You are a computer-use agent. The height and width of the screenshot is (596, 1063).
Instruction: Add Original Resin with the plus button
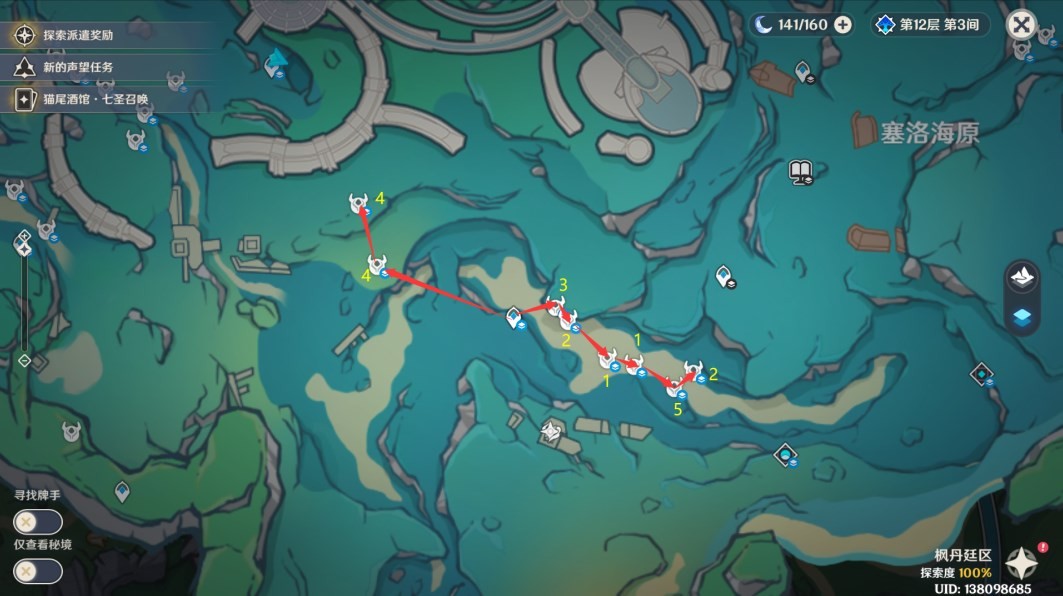point(843,25)
